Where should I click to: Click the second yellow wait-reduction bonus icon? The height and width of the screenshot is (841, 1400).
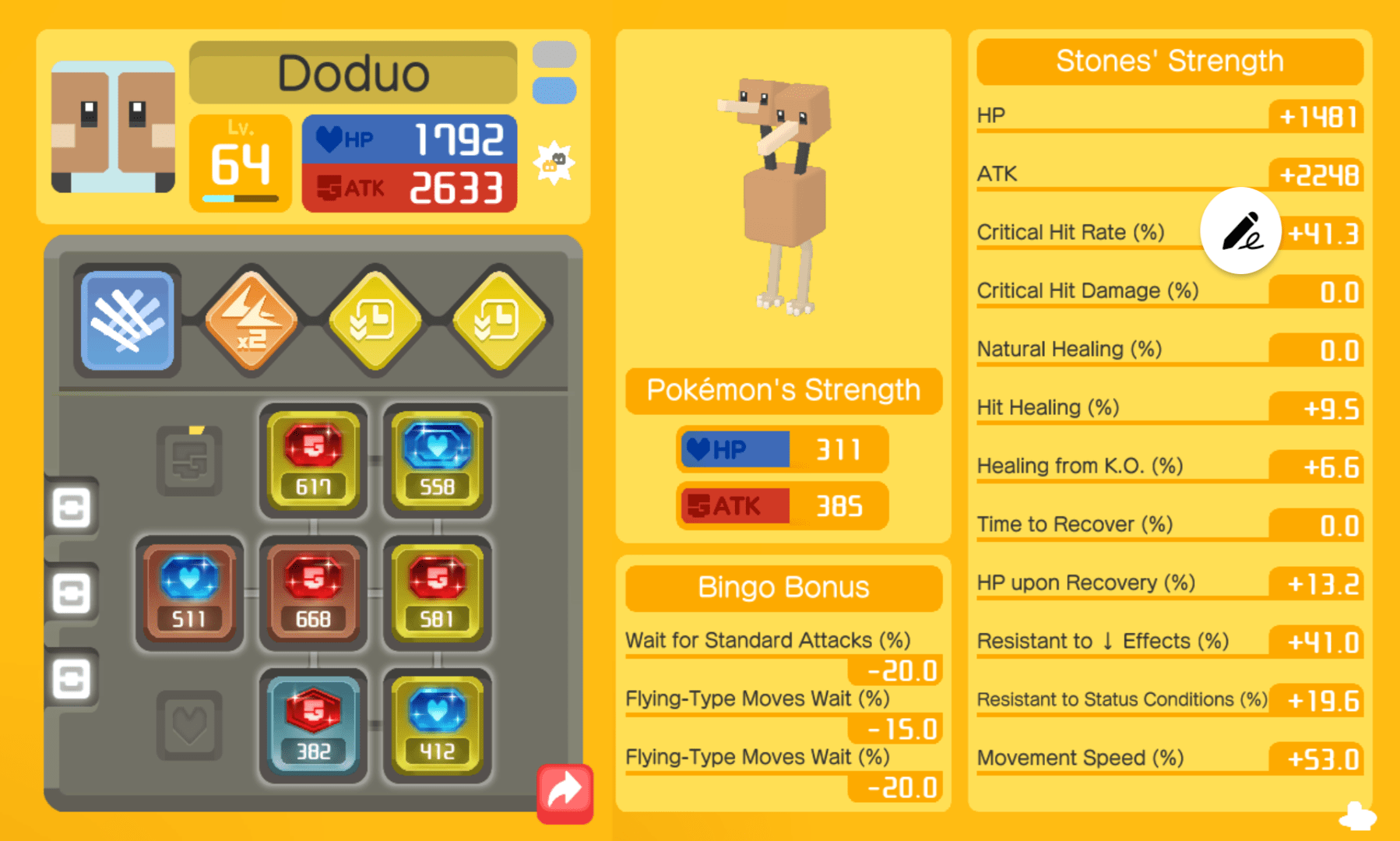[498, 320]
